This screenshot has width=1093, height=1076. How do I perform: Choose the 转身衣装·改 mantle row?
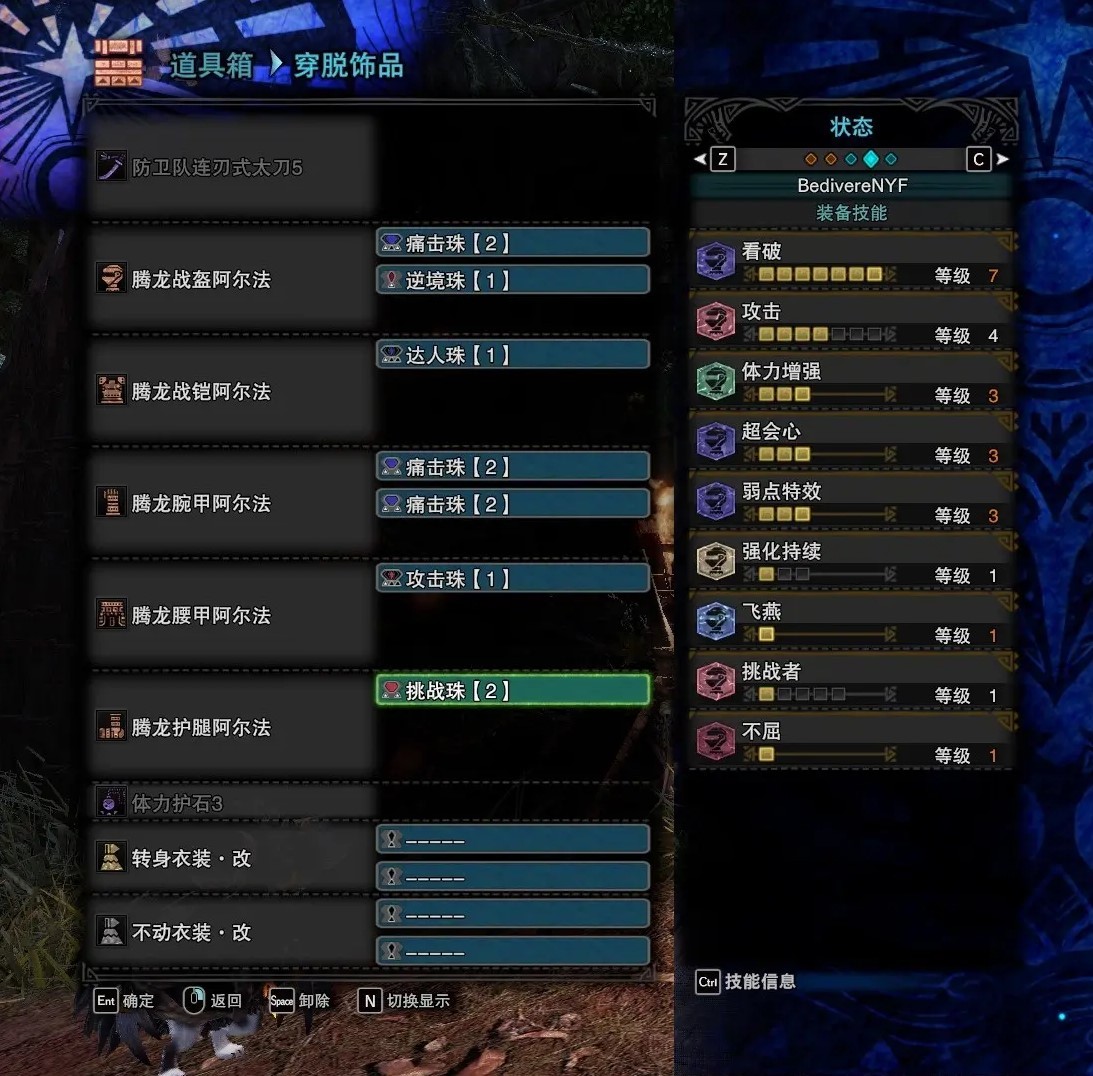(230, 858)
